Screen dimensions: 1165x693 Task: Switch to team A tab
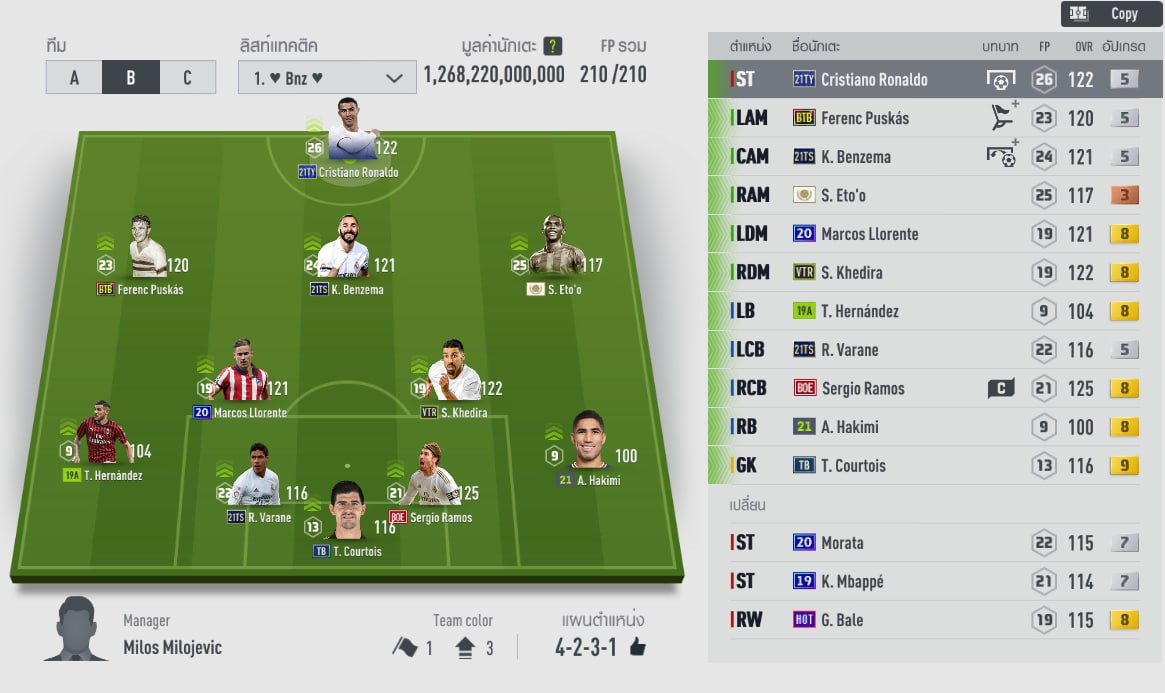click(x=74, y=78)
